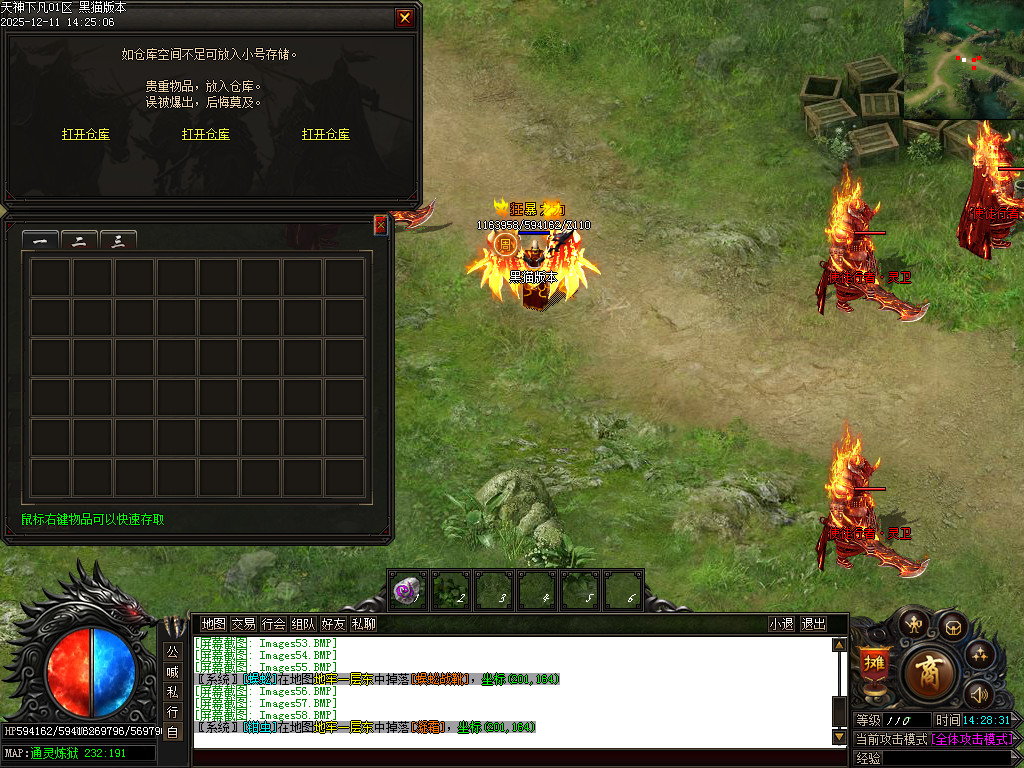Toggle the sound speaker icon
Screen dimensions: 1024x768
click(977, 693)
